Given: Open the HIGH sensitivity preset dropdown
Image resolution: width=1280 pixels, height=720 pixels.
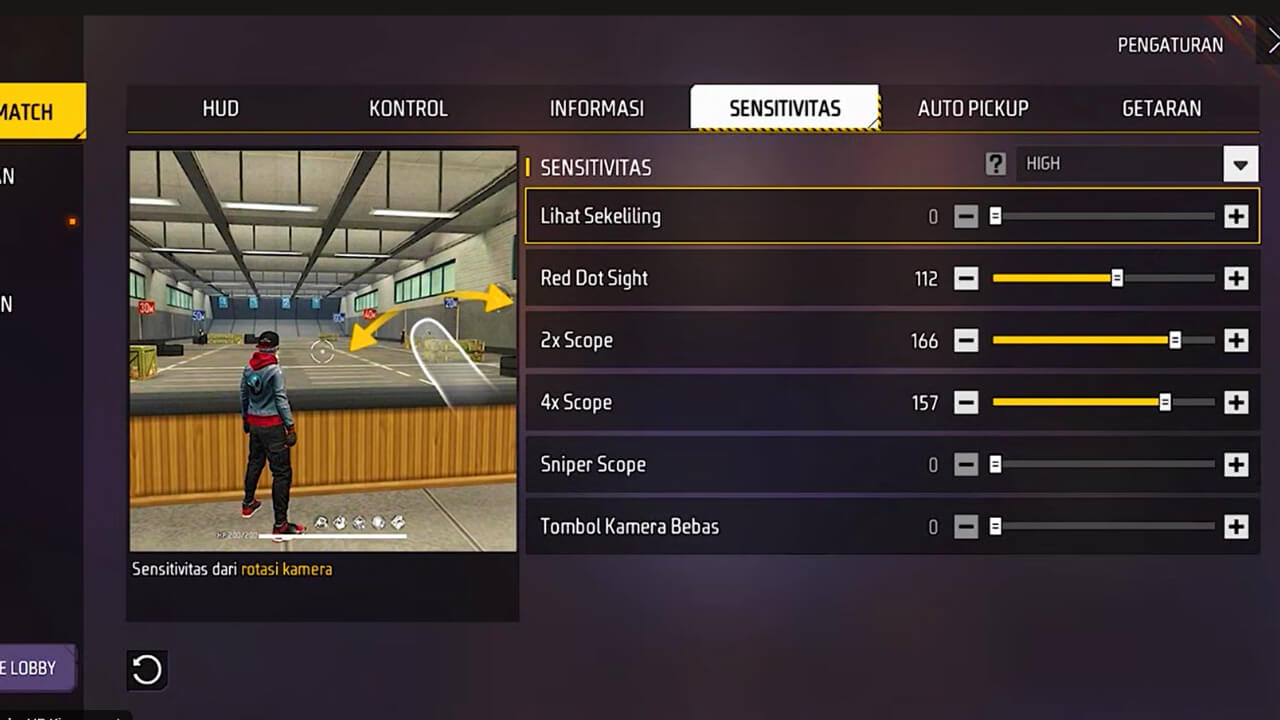Looking at the screenshot, I should 1240,164.
